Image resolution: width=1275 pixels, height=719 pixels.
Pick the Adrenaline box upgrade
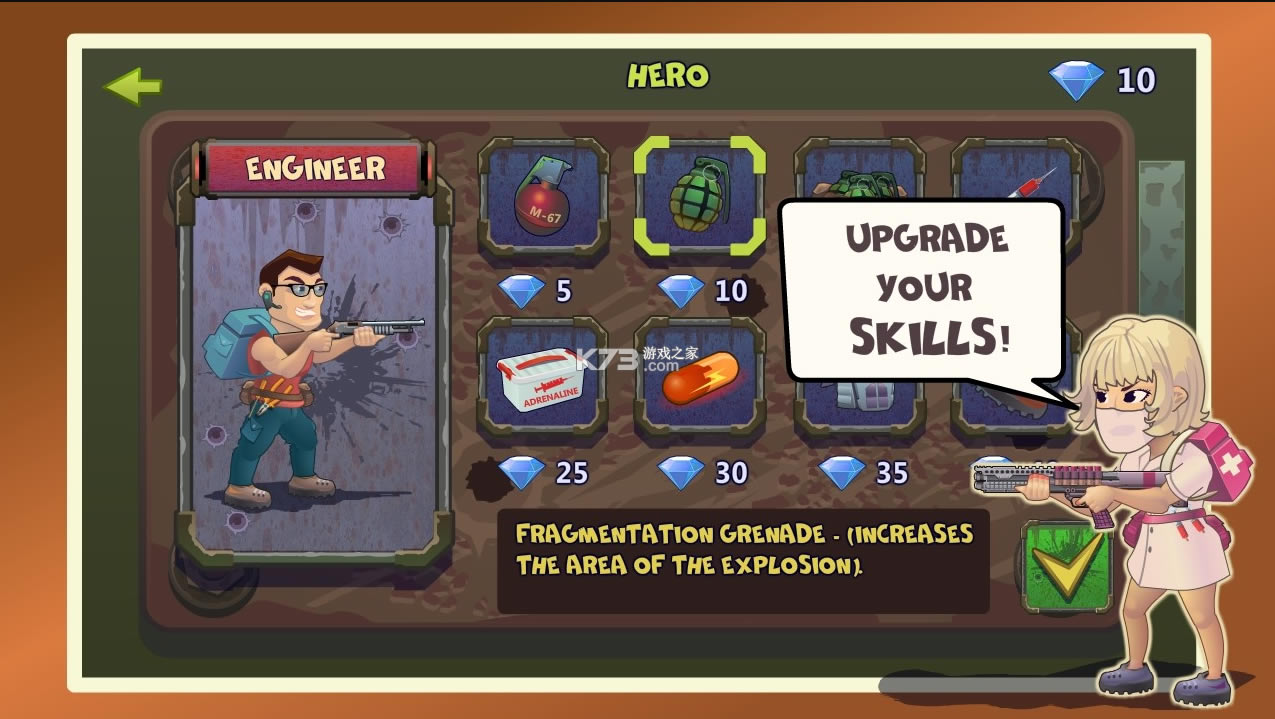[x=543, y=377]
